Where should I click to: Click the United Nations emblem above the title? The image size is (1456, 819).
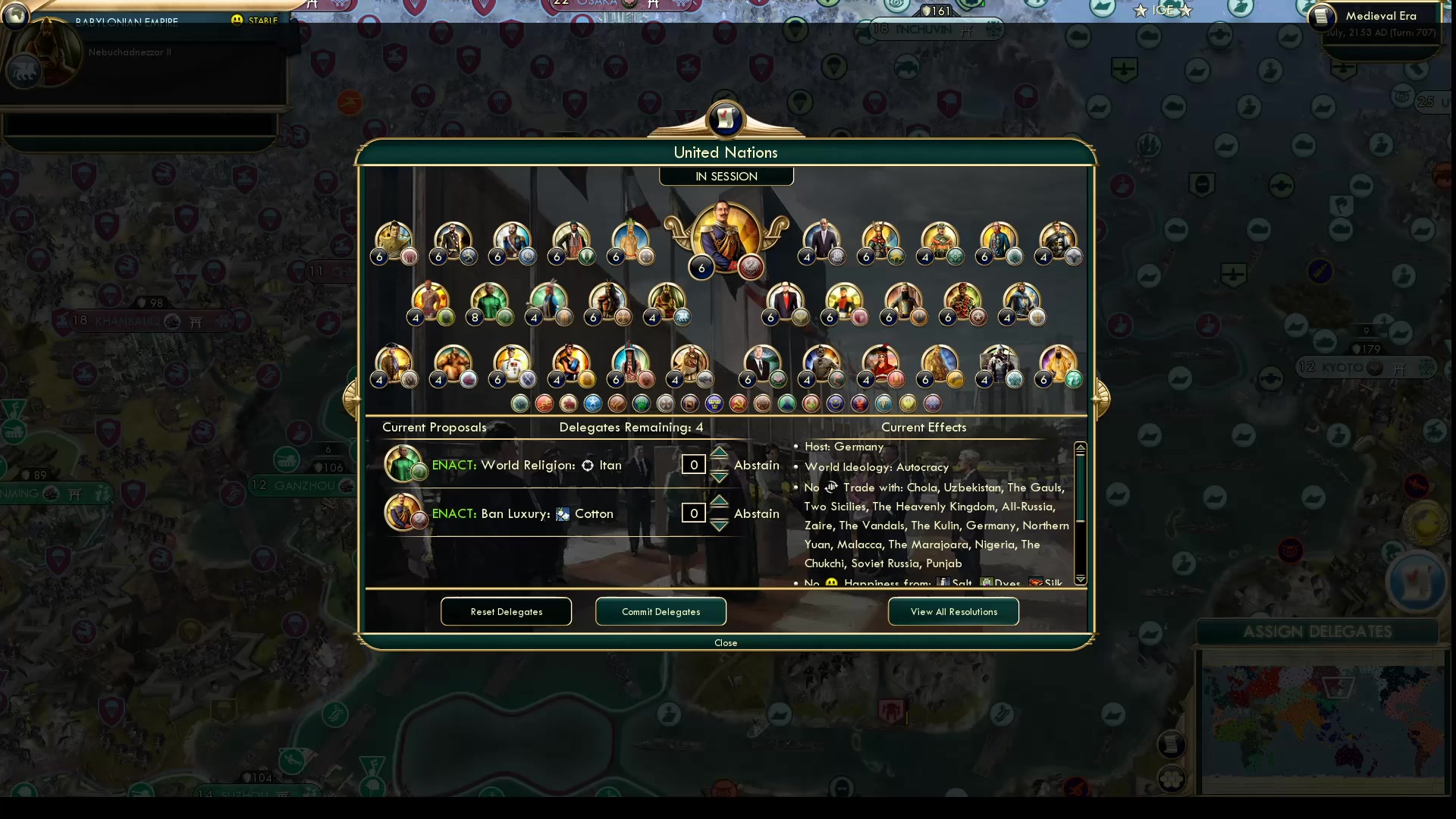point(725,119)
